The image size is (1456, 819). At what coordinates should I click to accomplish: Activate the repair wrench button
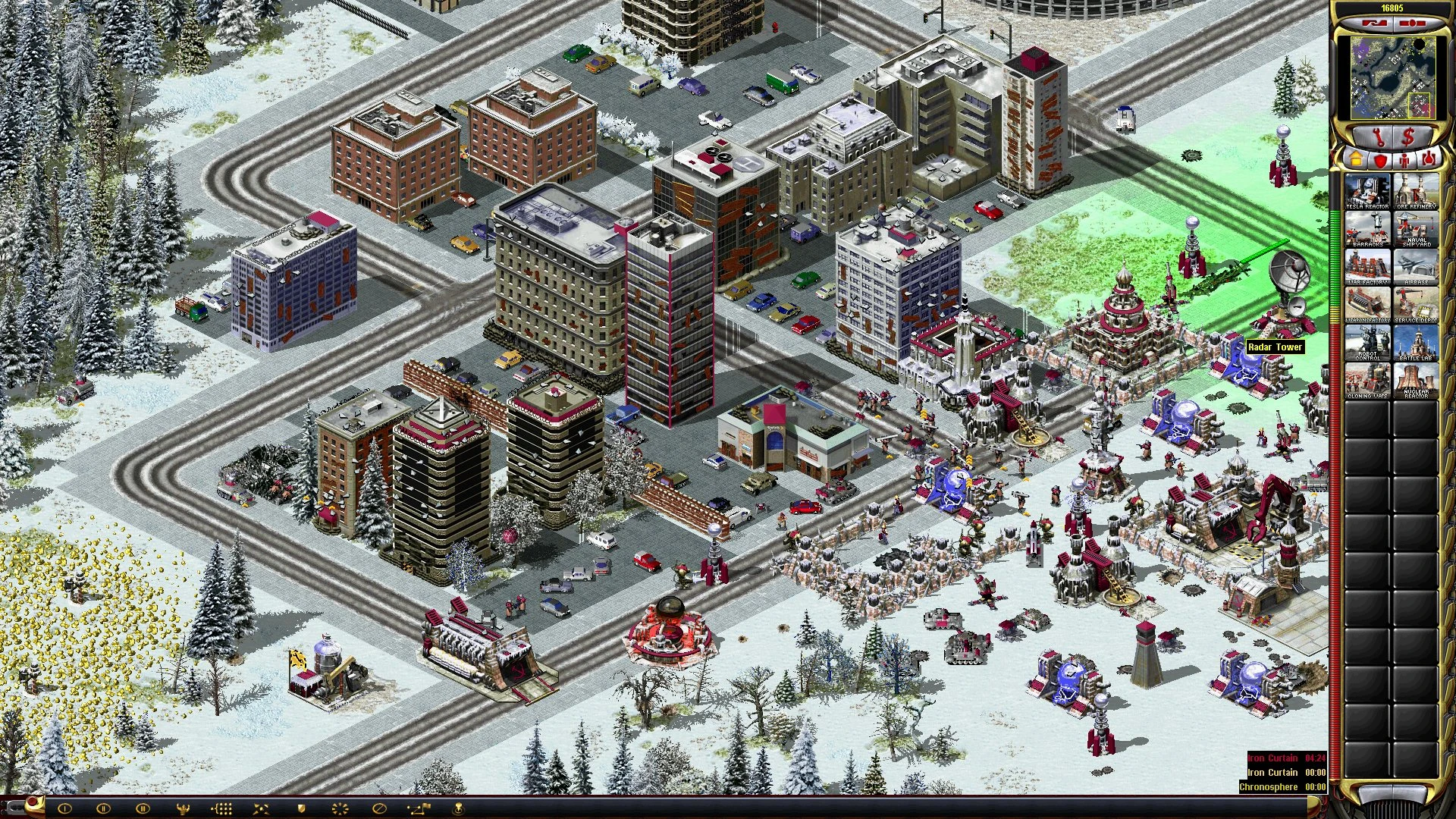tap(1379, 138)
